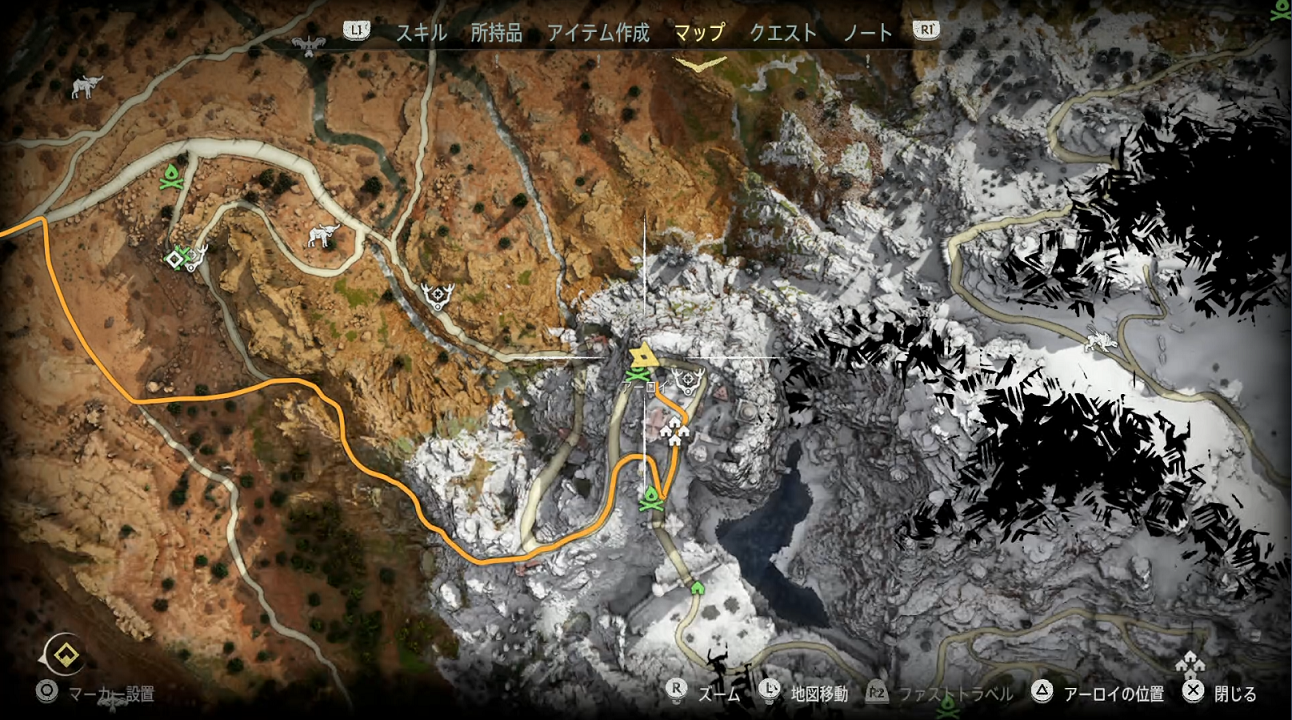Choose the white diamond quest marker
The height and width of the screenshot is (720, 1292).
pos(173,259)
